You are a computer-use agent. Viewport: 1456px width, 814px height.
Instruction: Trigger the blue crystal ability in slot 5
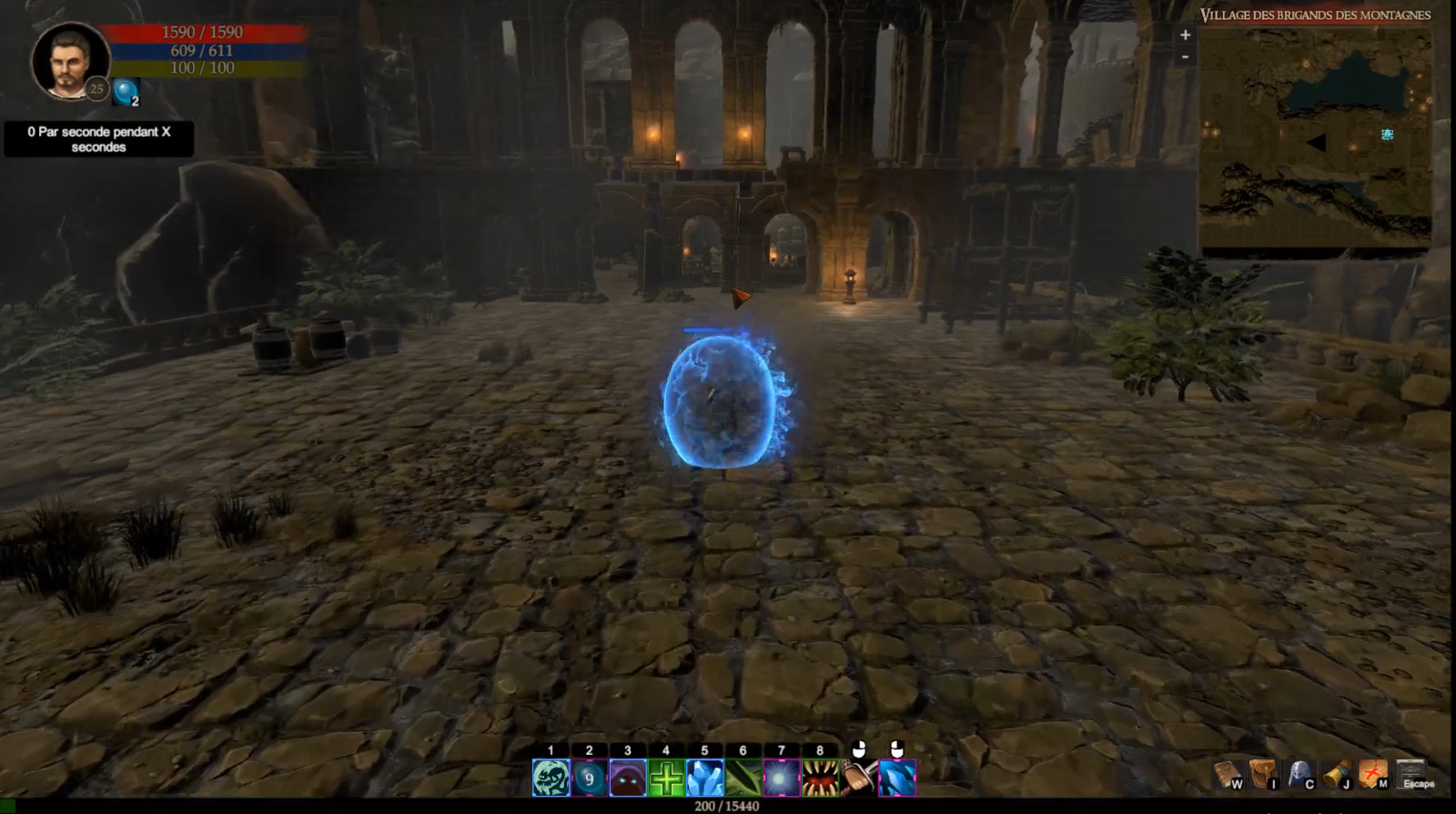(704, 779)
